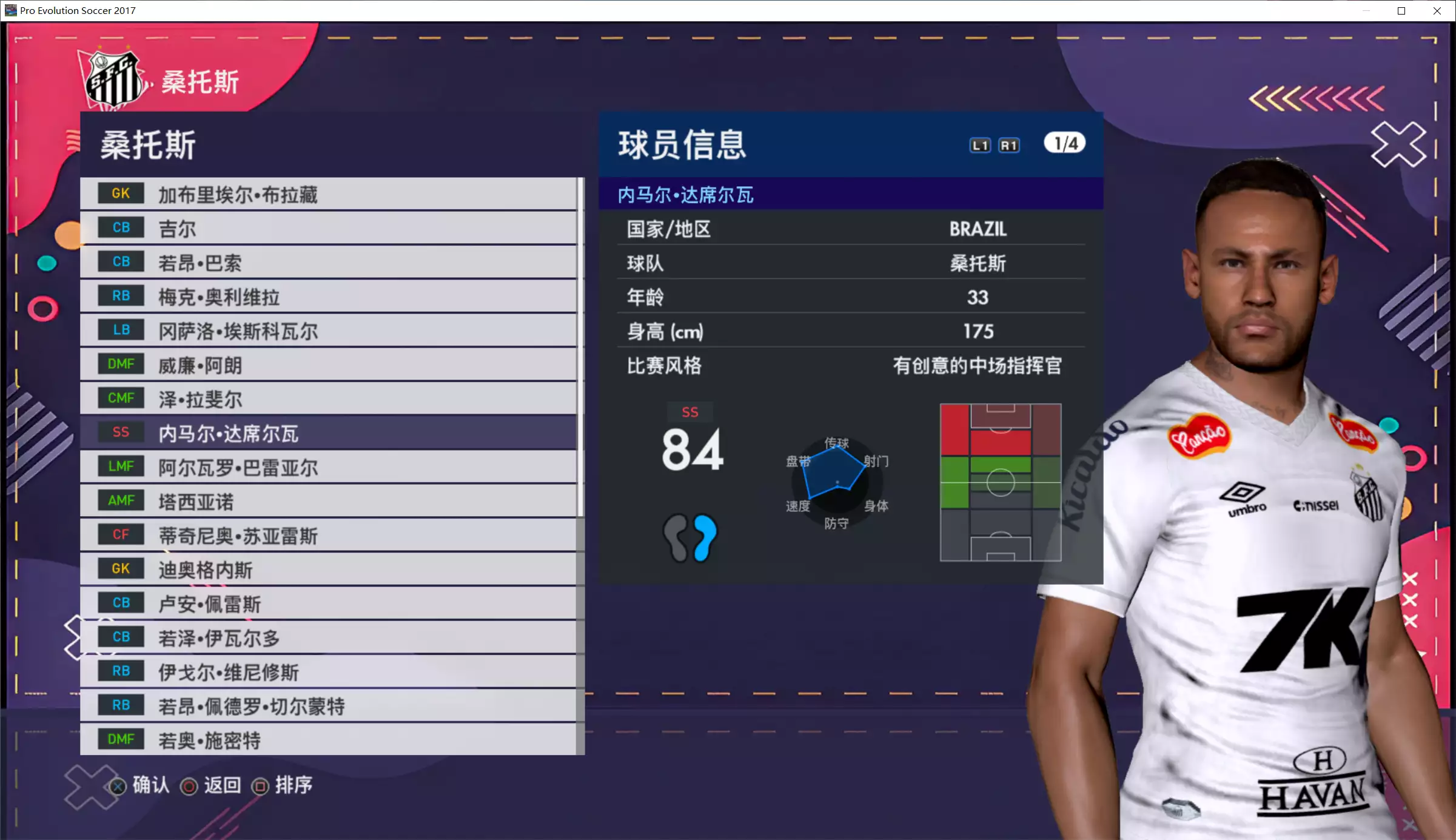The height and width of the screenshot is (840, 1456).
Task: Choose attacking midfielder 塔西亚诺
Action: click(327, 501)
